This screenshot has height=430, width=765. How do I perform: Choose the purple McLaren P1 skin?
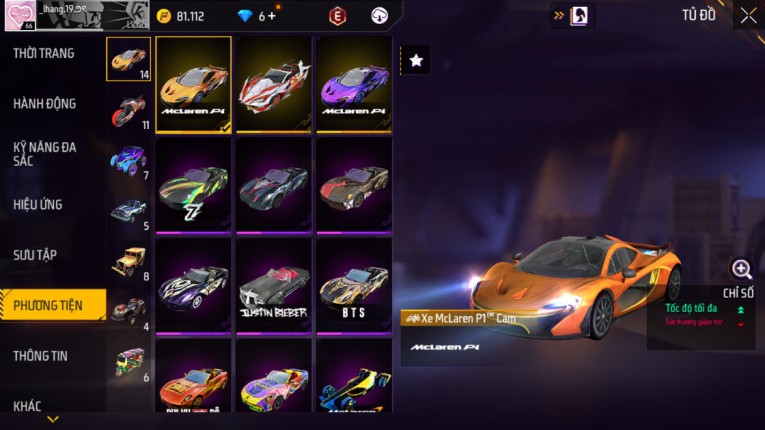pos(353,84)
